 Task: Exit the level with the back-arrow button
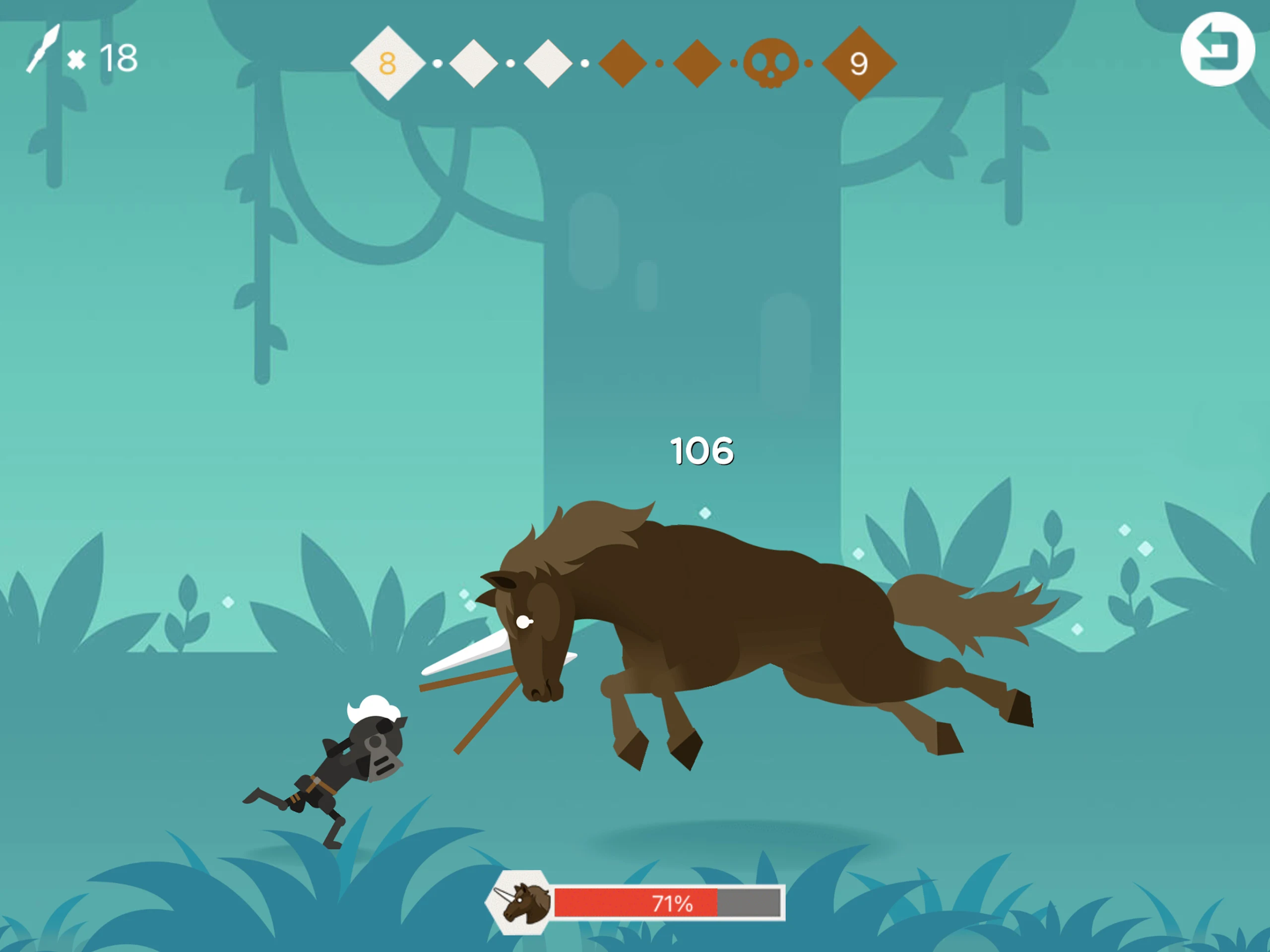pos(1217,50)
